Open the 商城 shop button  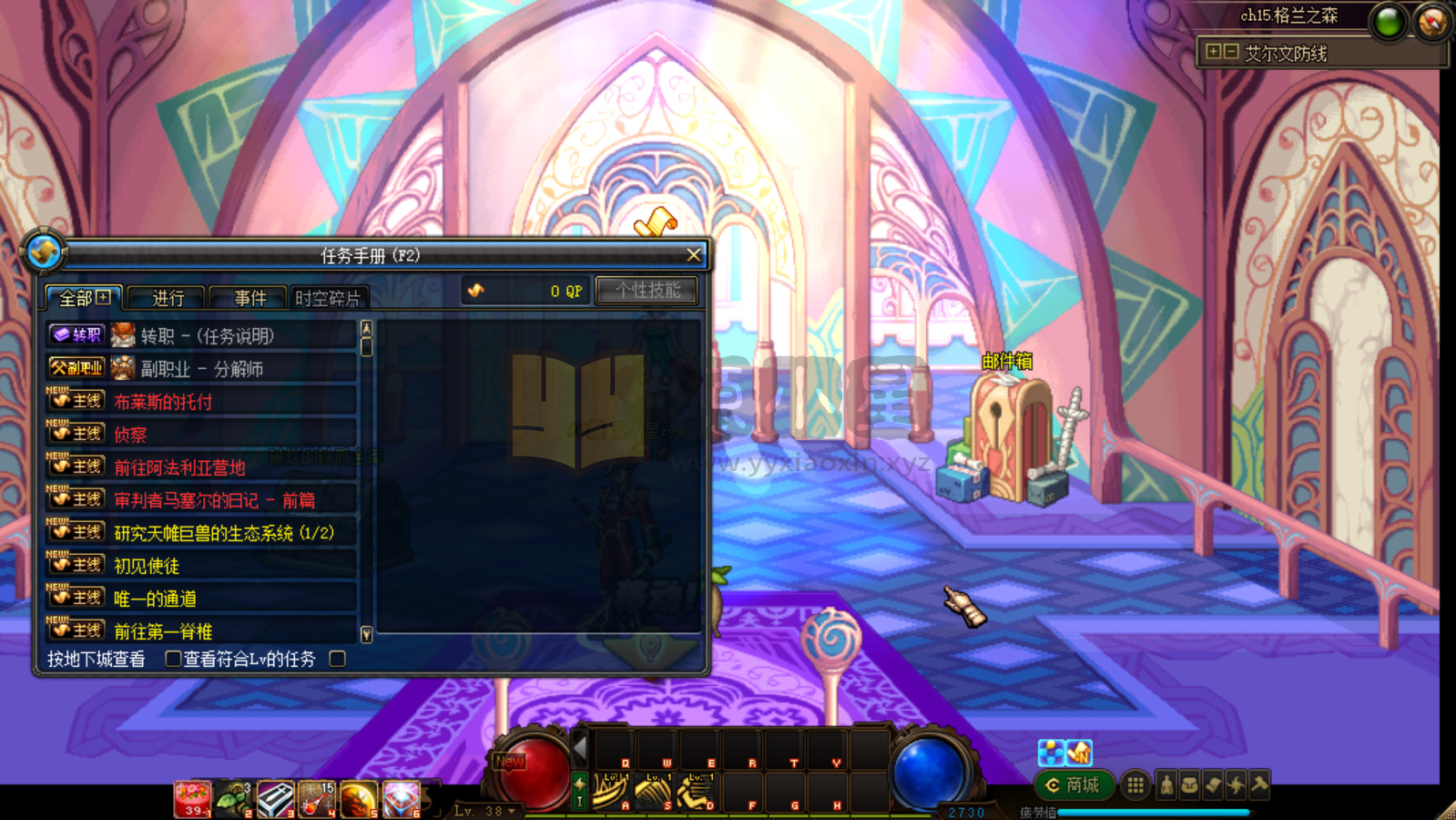pyautogui.click(x=1074, y=784)
